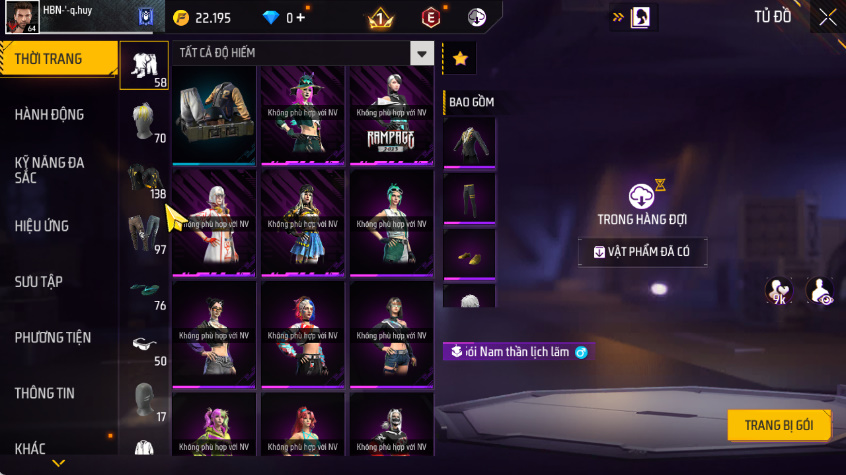Select the Kỹ Năng Đa Sắc tab
Image resolution: width=846 pixels, height=475 pixels.
coord(50,169)
